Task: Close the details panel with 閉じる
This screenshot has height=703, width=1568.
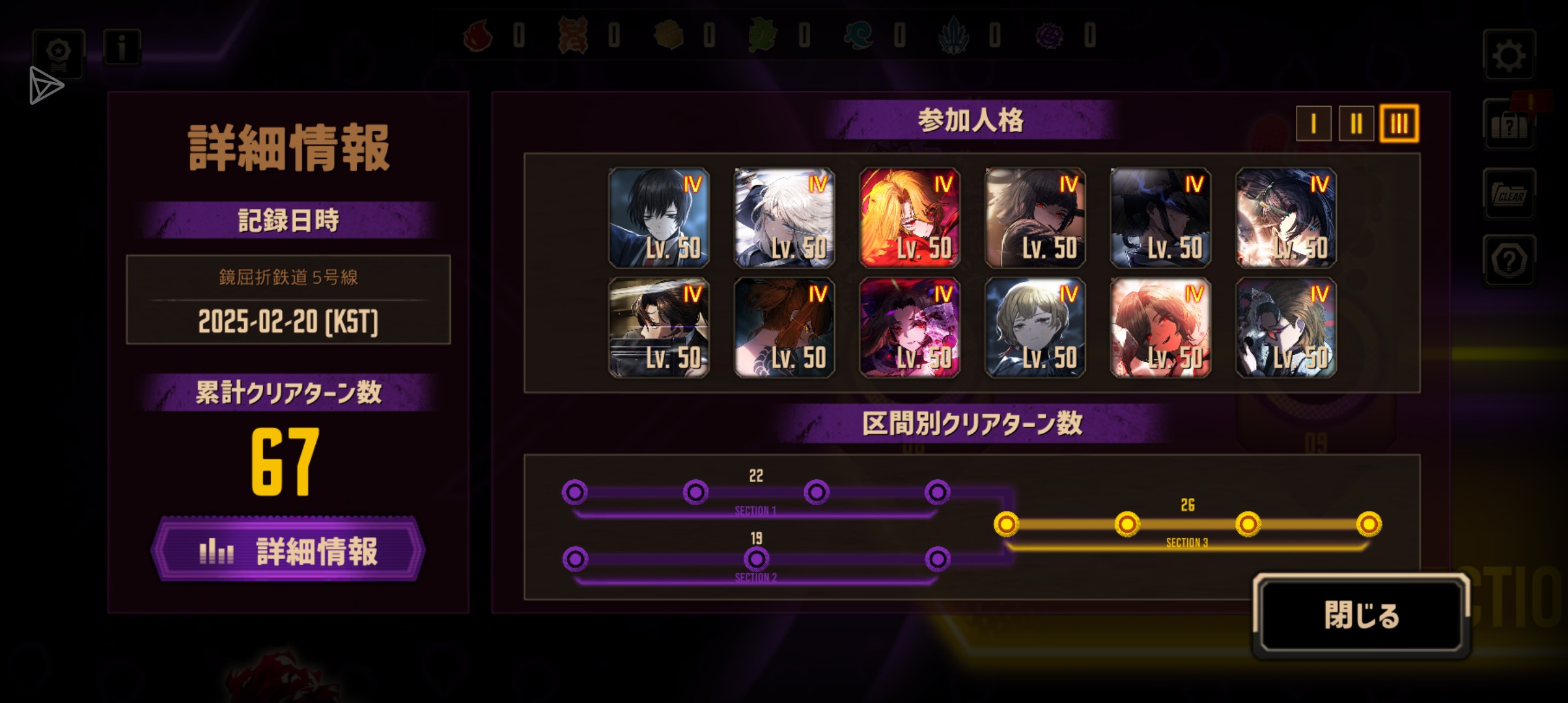Action: [x=1361, y=615]
